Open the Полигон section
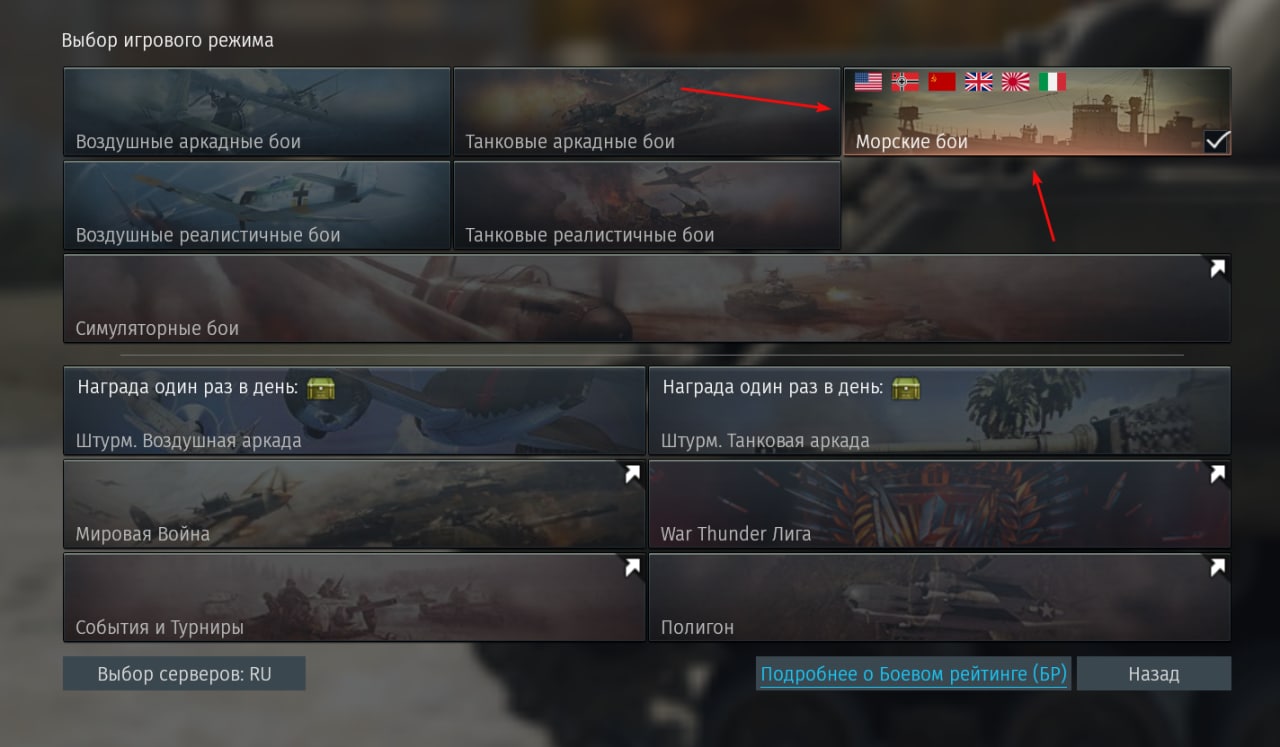1280x747 pixels. point(939,597)
